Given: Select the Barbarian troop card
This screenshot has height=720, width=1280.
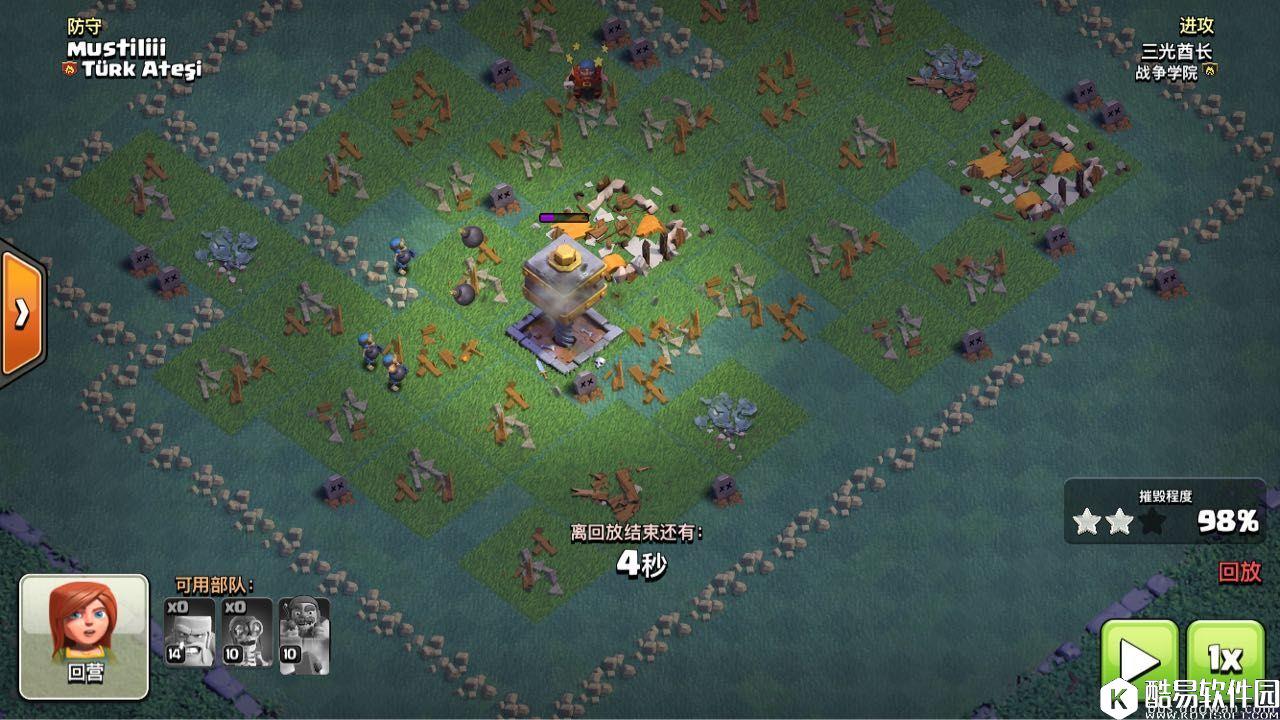Looking at the screenshot, I should [x=189, y=632].
